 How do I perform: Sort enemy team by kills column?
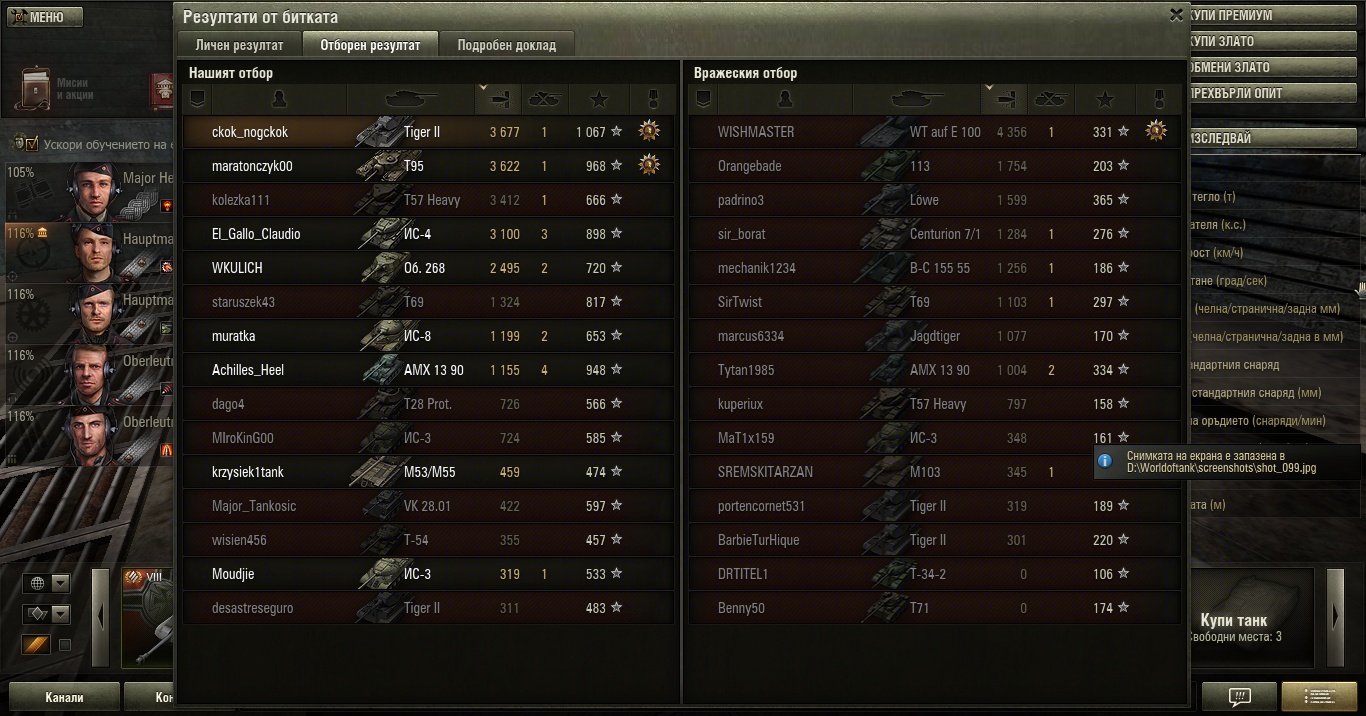[1051, 99]
